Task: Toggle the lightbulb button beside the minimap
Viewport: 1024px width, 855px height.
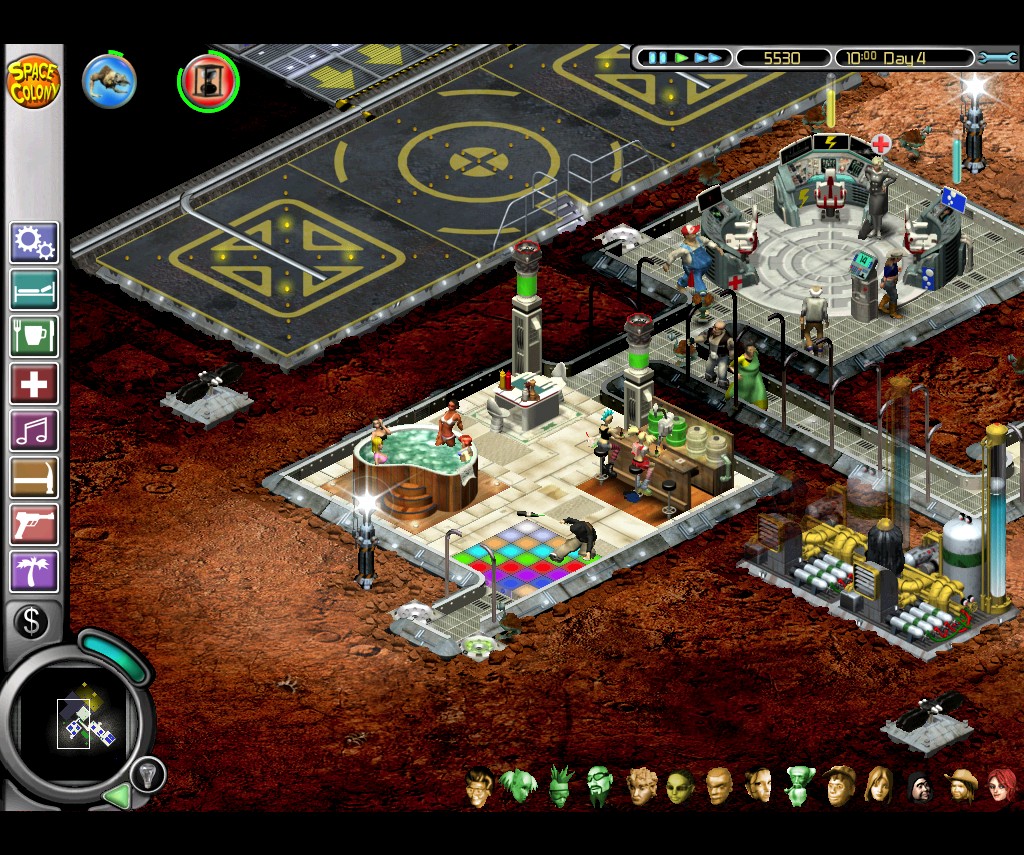Action: [147, 773]
